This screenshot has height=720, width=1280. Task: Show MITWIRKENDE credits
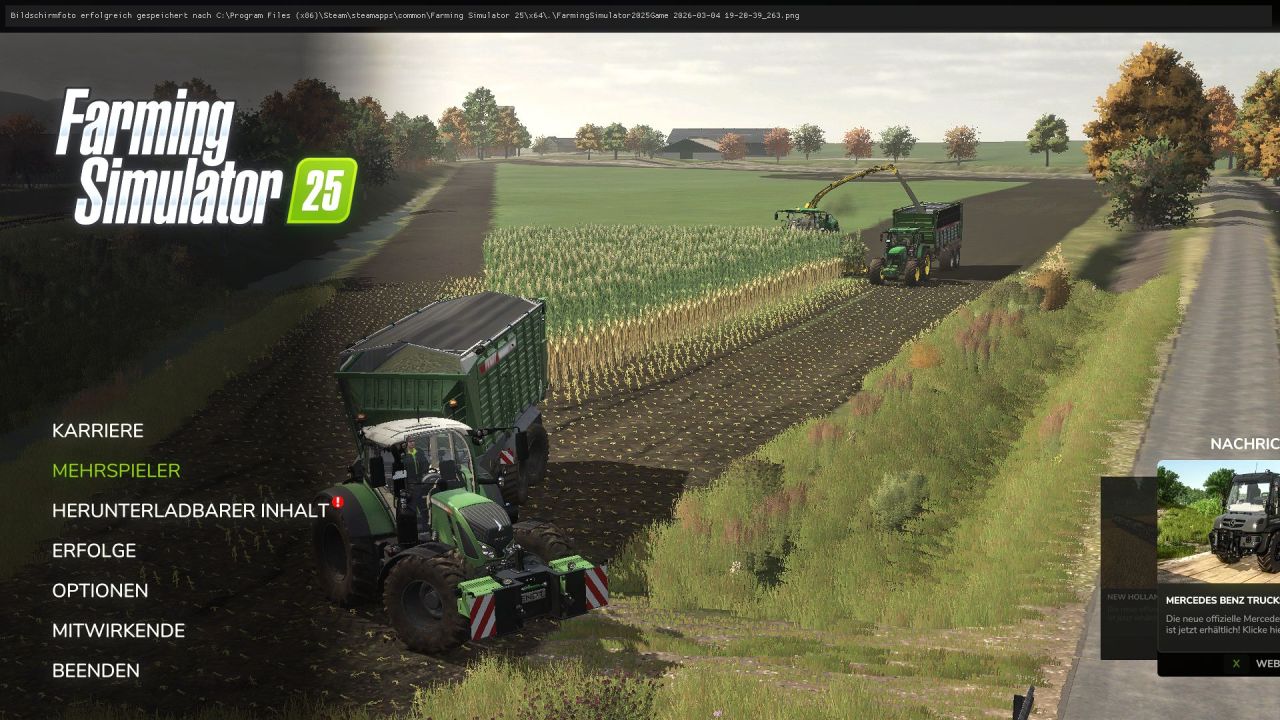118,630
